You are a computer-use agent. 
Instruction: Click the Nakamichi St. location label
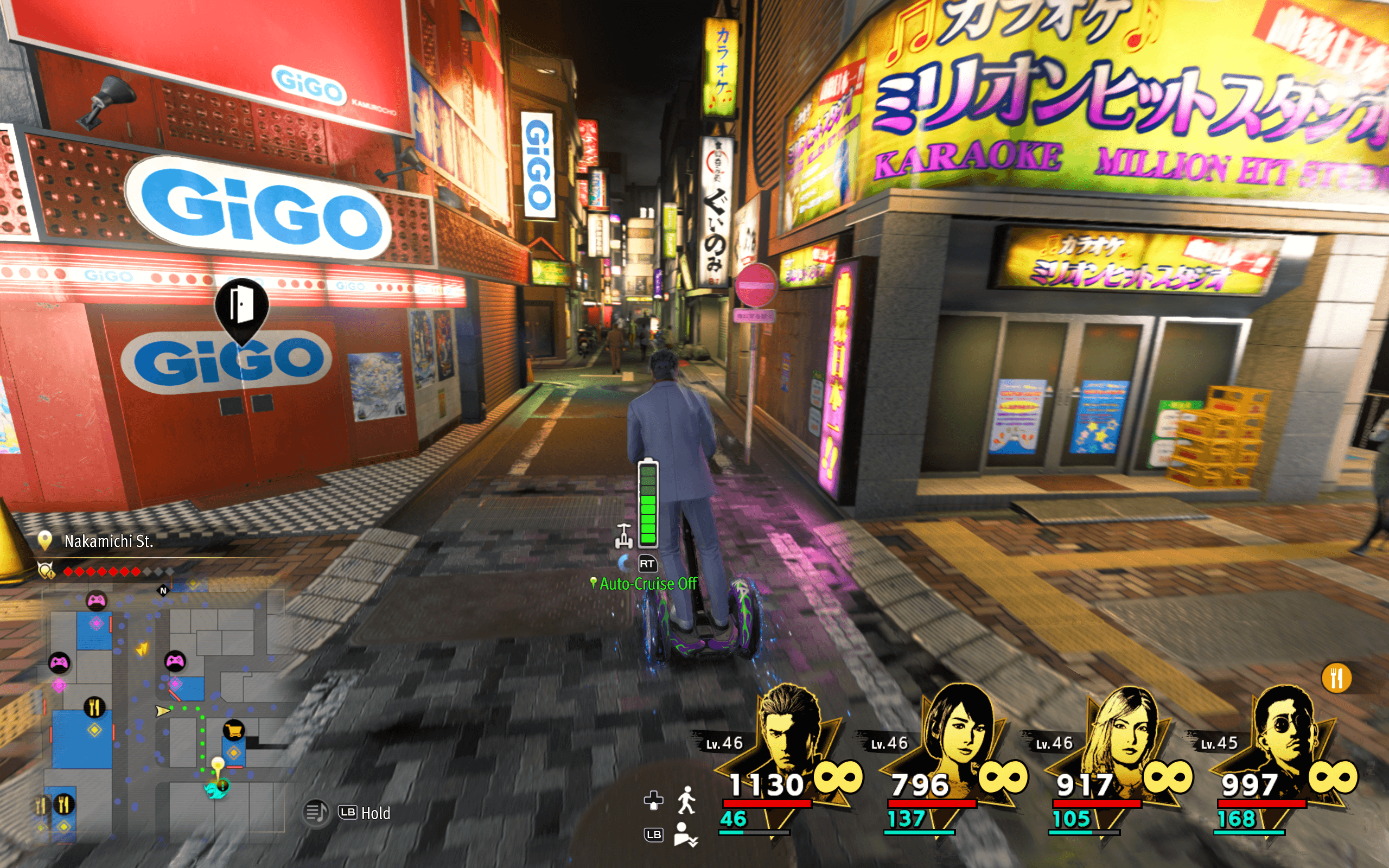tap(109, 541)
